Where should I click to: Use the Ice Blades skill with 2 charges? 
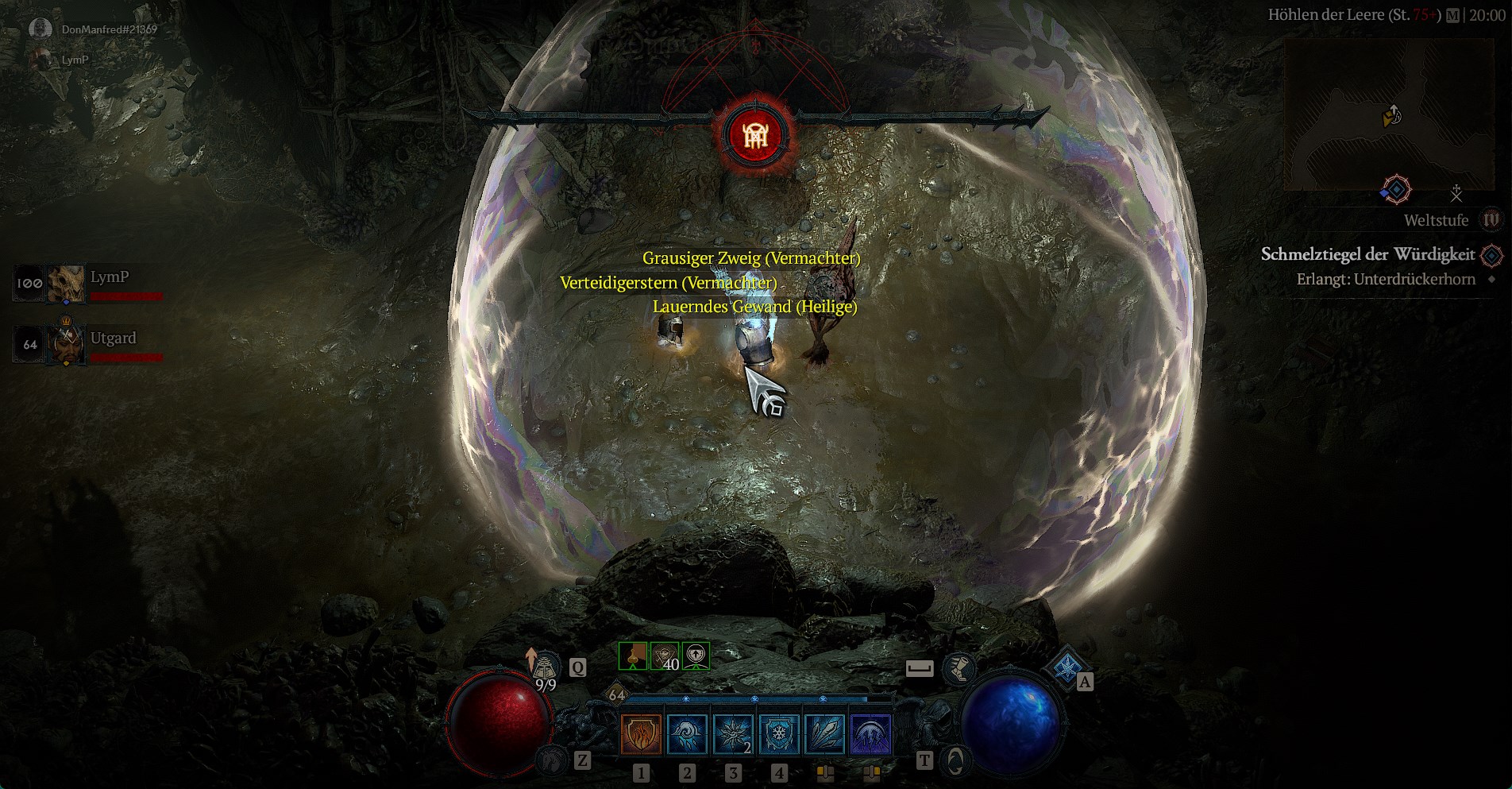[733, 733]
